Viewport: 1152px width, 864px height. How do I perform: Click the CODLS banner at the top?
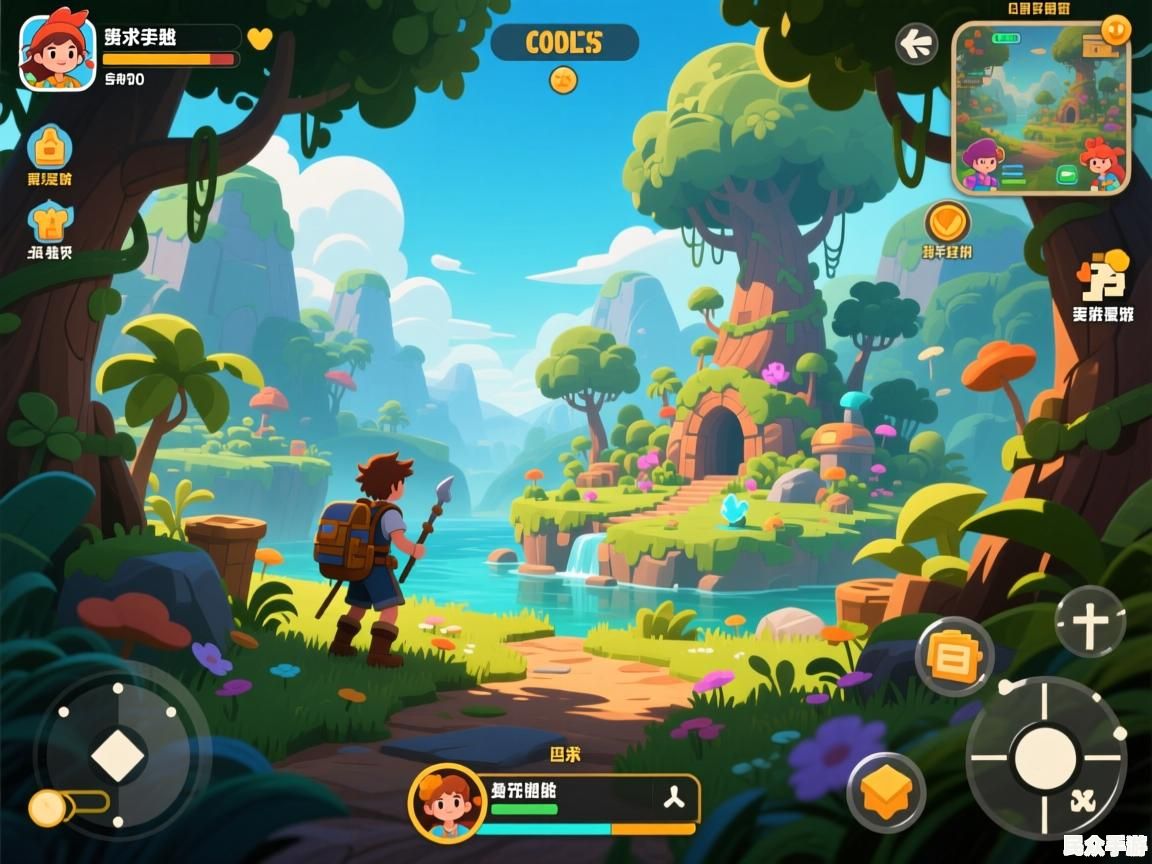pos(564,43)
